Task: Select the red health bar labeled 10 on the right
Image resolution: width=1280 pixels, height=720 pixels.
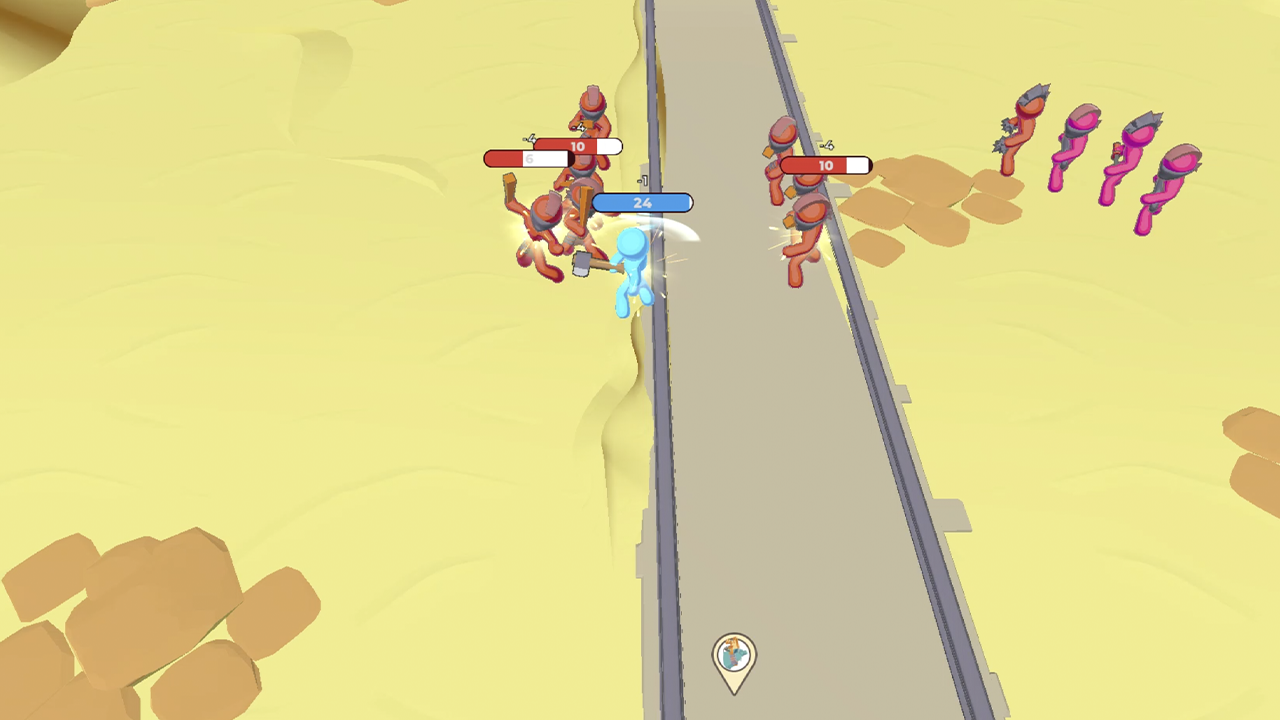Action: 823,164
